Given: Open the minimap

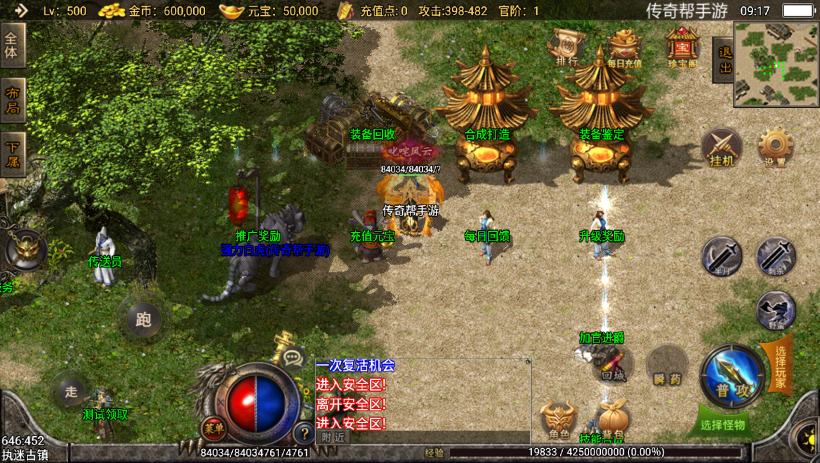Looking at the screenshot, I should click(776, 63).
